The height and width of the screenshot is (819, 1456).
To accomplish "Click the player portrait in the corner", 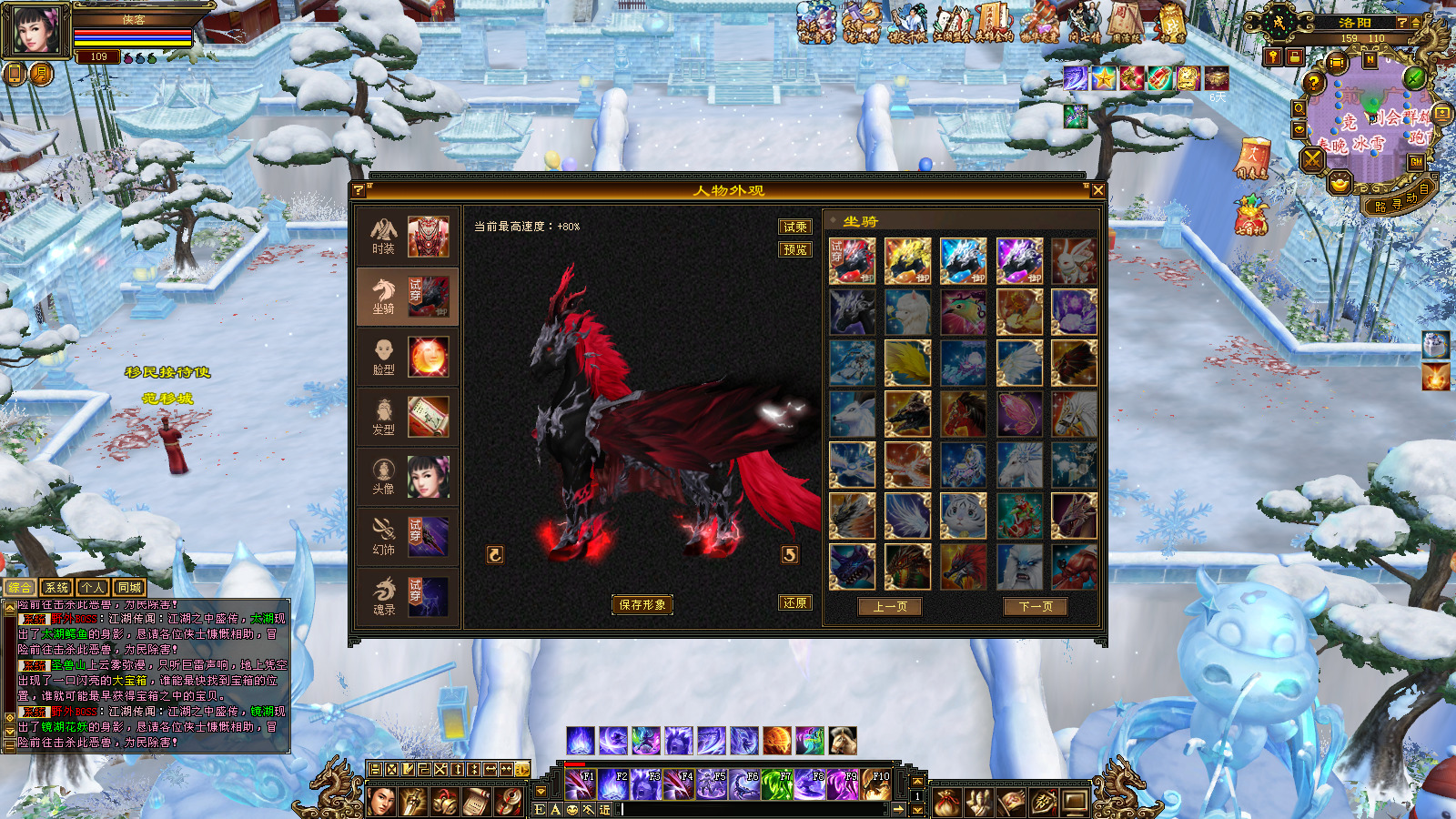I will tap(35, 30).
